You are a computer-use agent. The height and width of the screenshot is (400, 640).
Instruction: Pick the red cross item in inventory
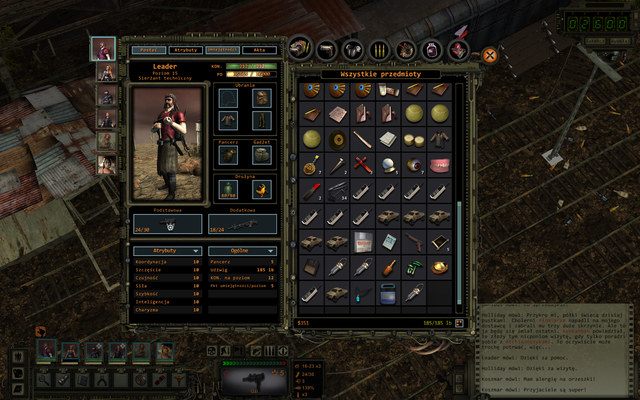point(361,165)
